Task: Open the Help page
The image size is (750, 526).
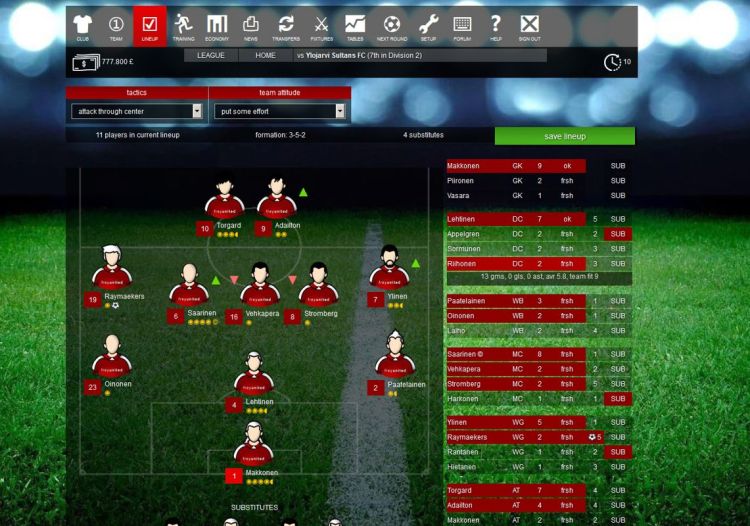Action: (495, 26)
